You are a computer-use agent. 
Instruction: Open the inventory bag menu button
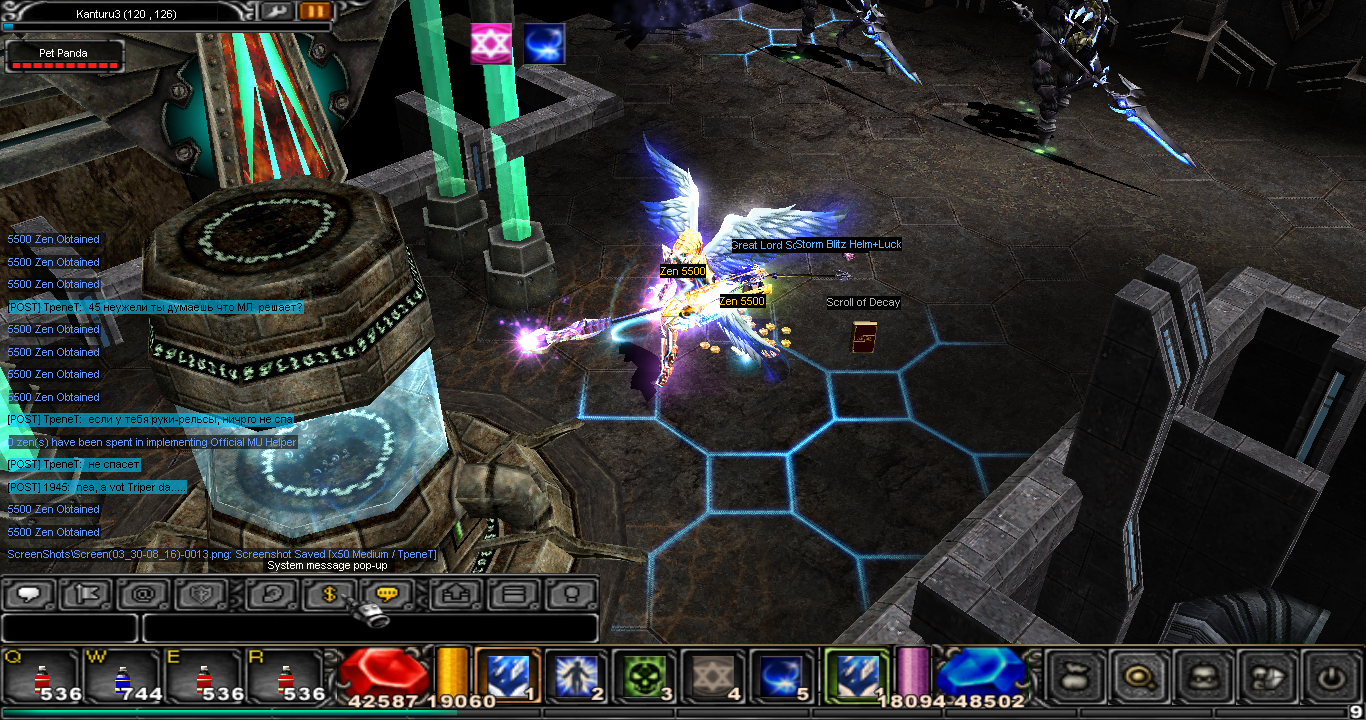pos(1076,676)
